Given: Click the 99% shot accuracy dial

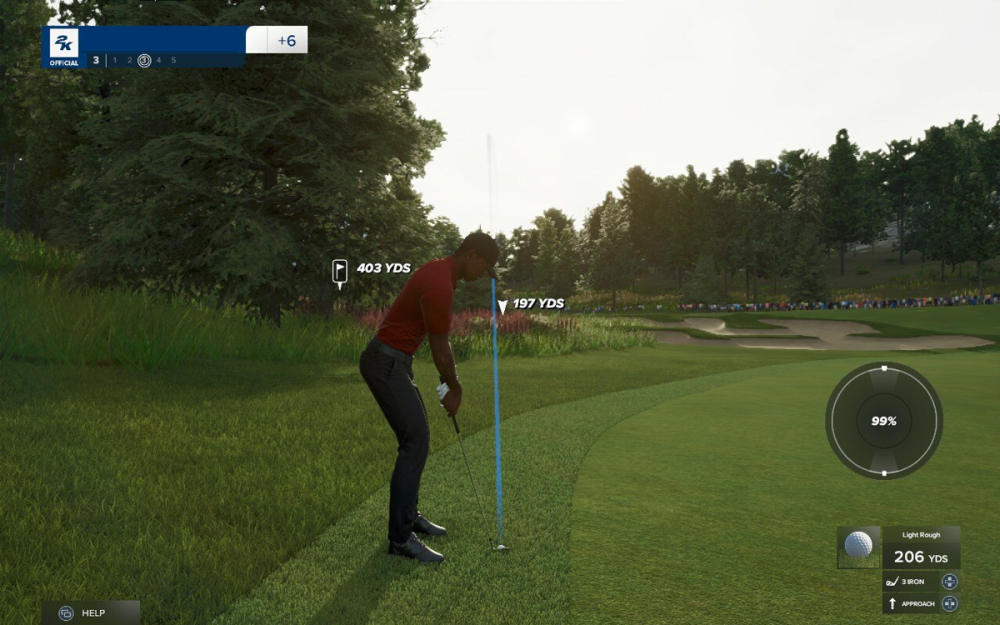Looking at the screenshot, I should 884,421.
